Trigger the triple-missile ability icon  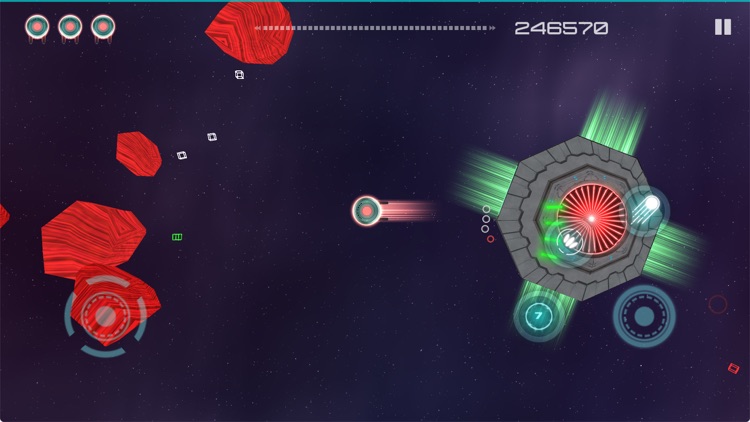pyautogui.click(x=571, y=240)
